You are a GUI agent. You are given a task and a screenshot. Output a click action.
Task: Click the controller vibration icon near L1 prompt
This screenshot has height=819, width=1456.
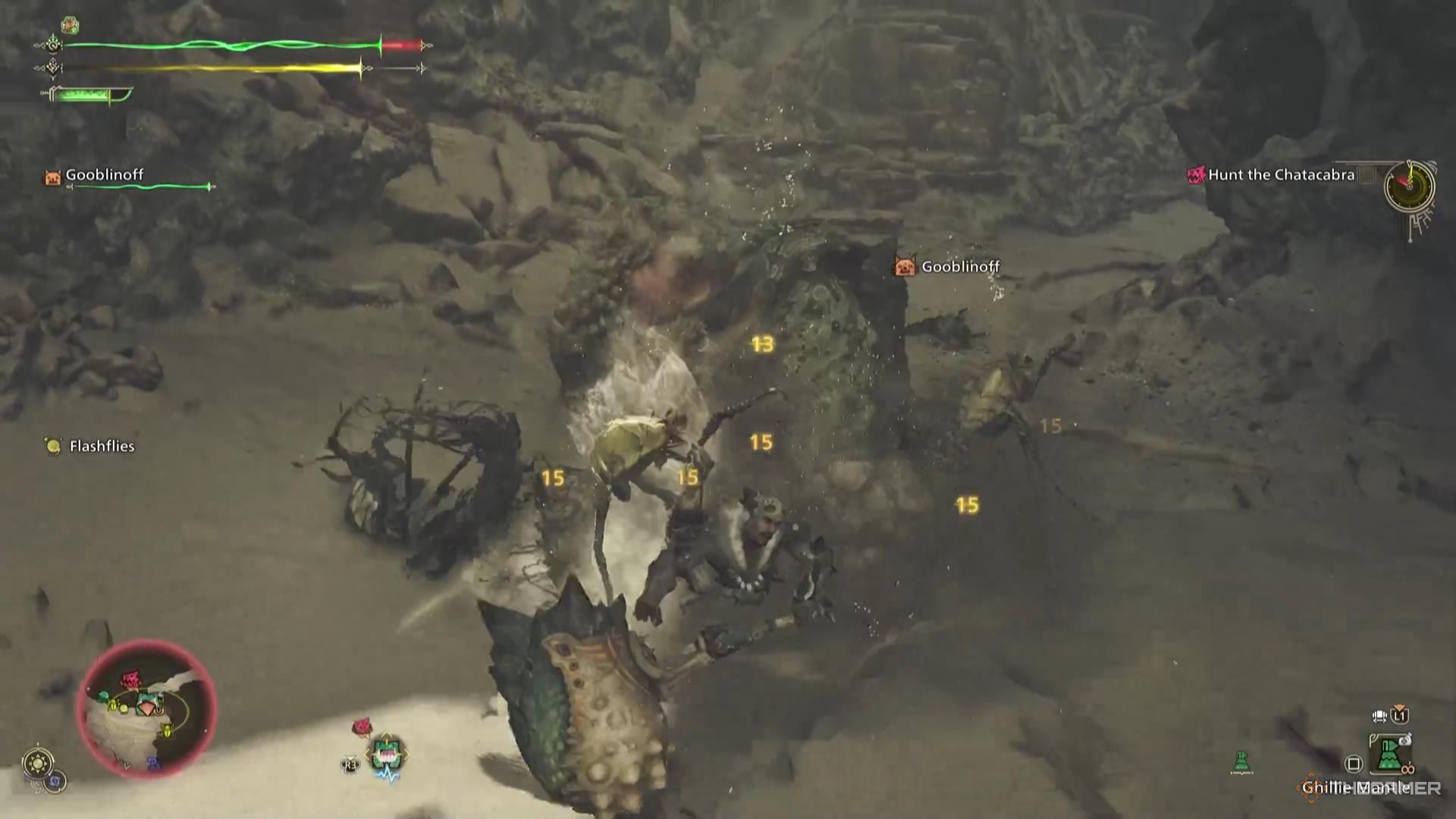pyautogui.click(x=1378, y=716)
